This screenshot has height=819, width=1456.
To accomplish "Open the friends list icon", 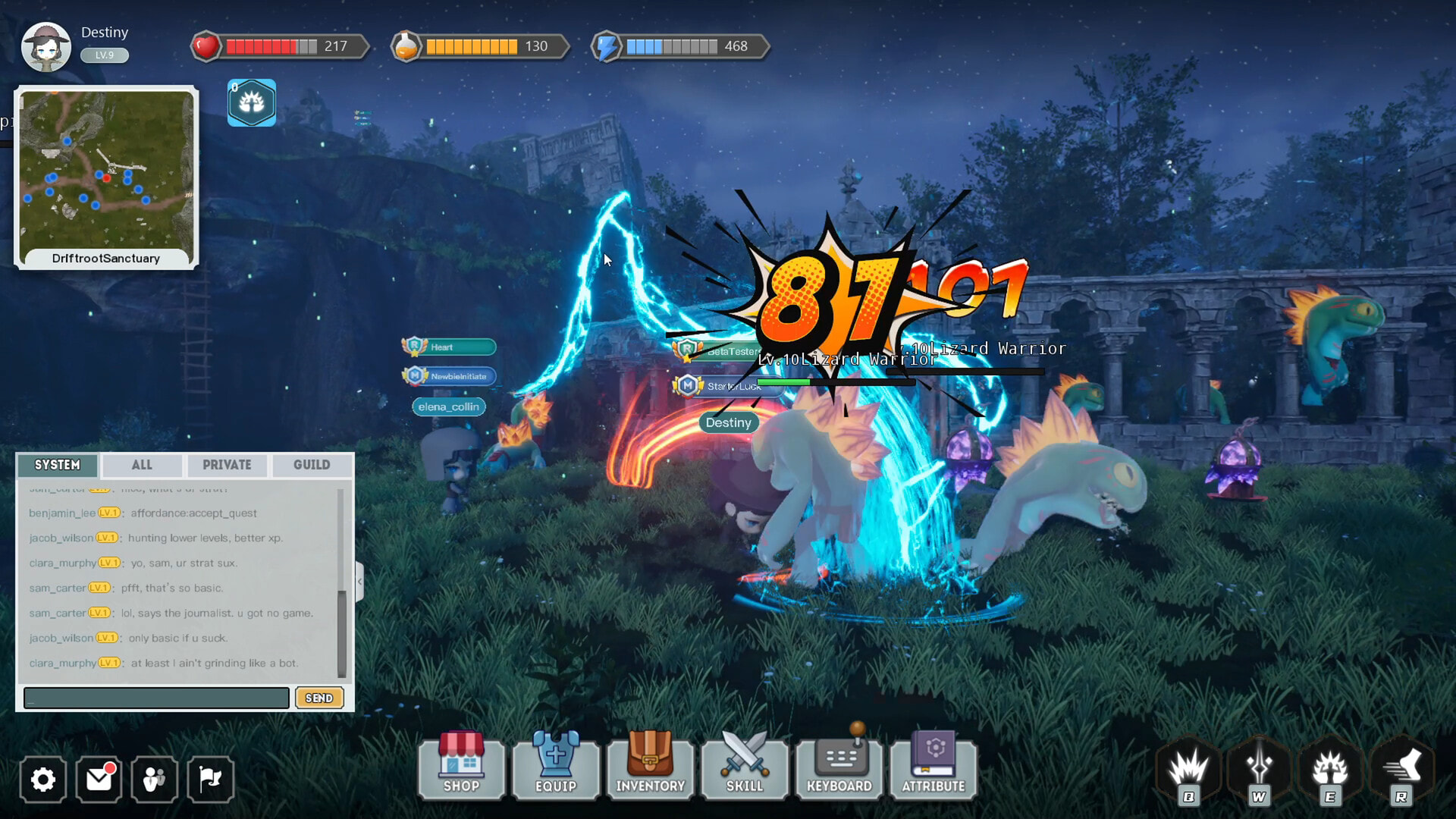I will (x=155, y=780).
